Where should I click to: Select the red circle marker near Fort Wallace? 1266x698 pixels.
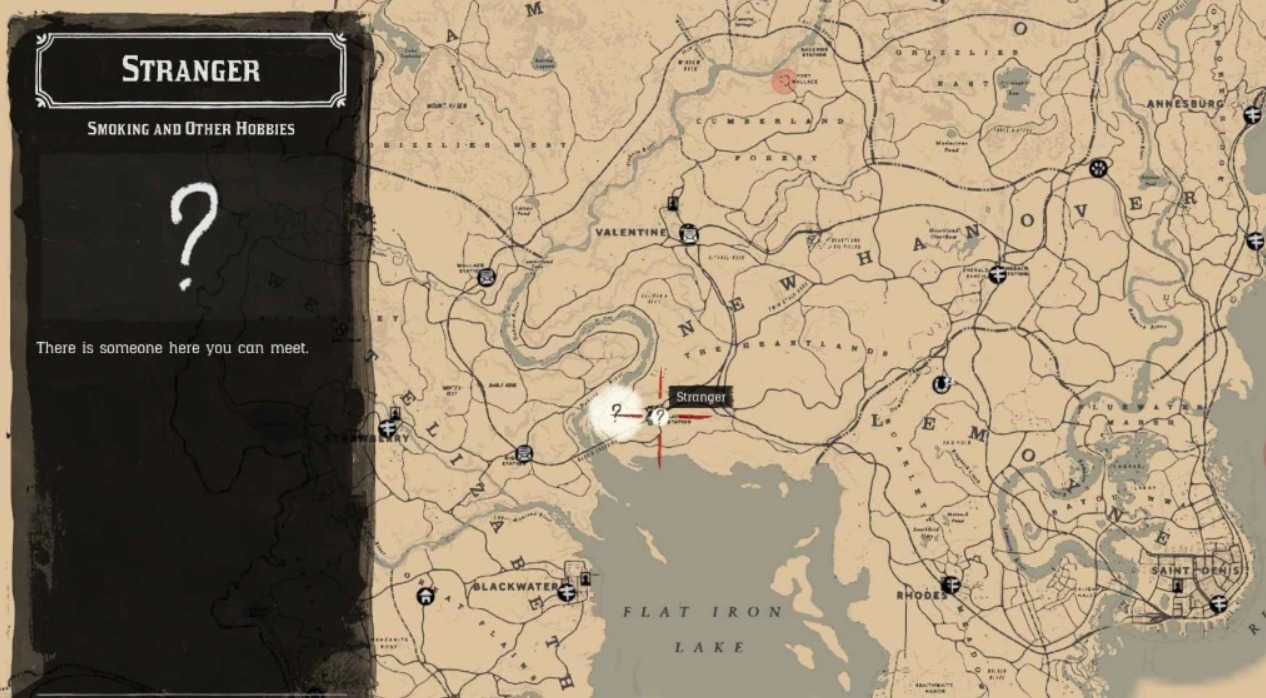(783, 81)
